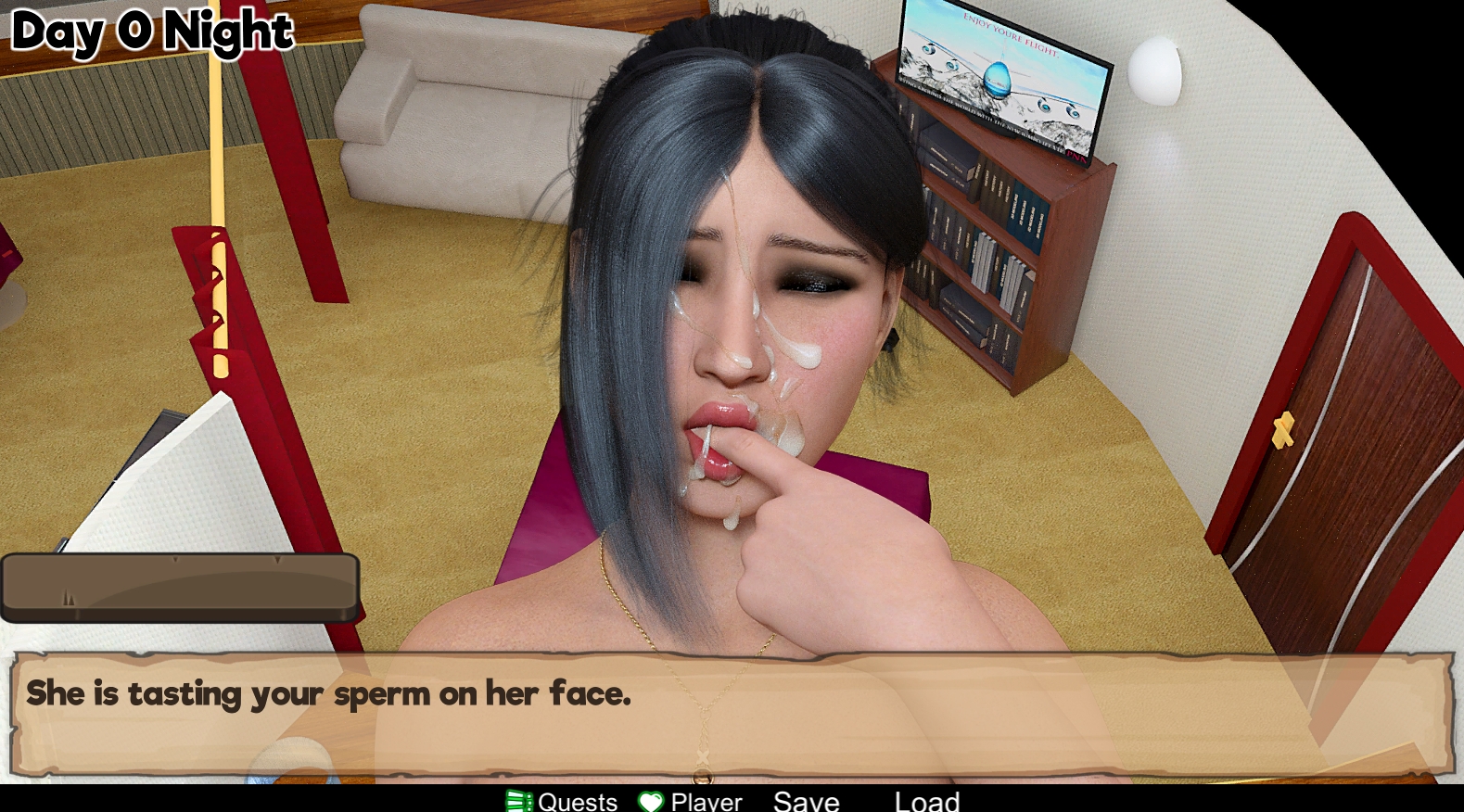Open the Quests log
The image size is (1464, 812).
pyautogui.click(x=563, y=801)
